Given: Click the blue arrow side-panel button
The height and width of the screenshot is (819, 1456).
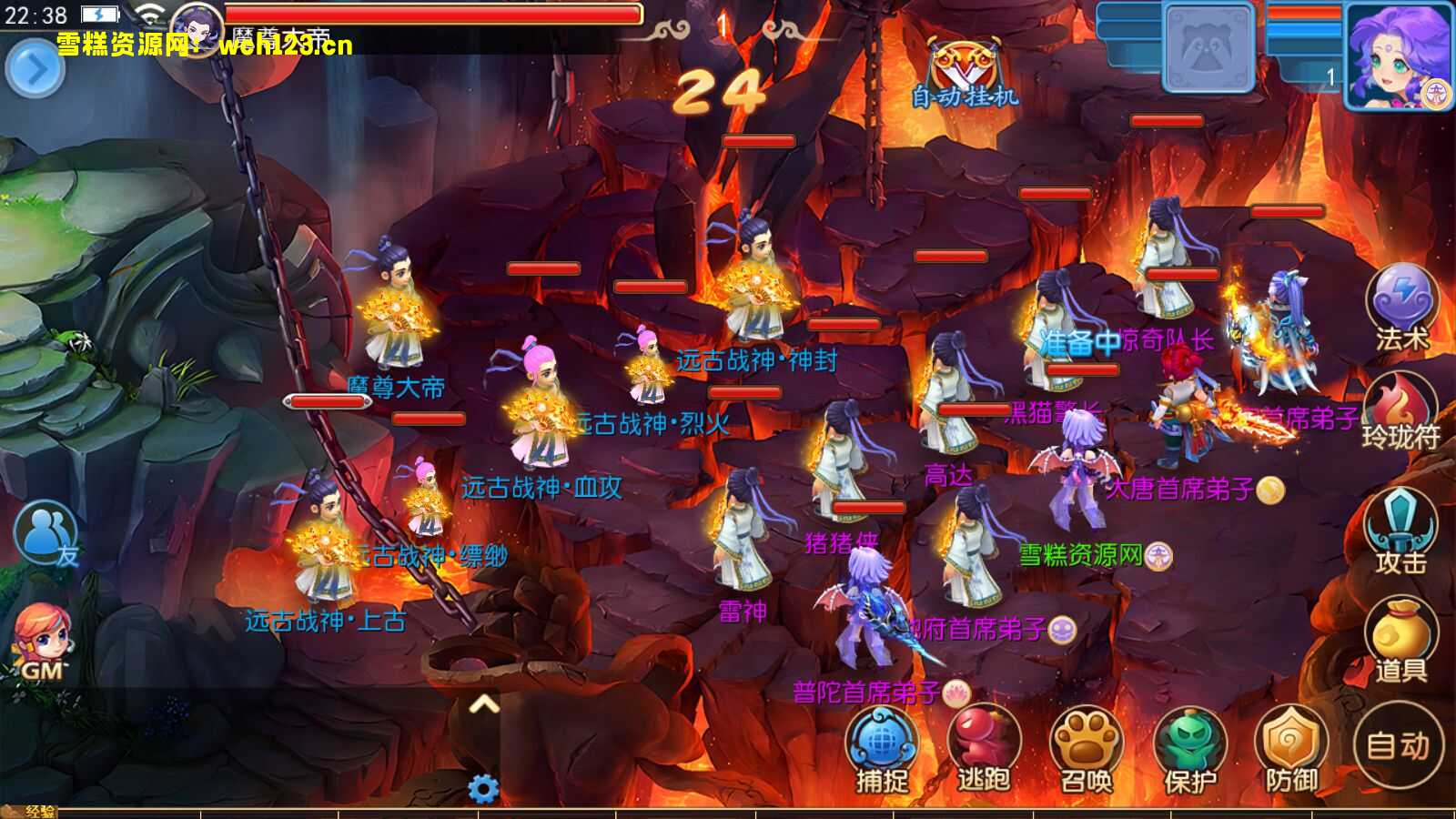Looking at the screenshot, I should pyautogui.click(x=35, y=68).
